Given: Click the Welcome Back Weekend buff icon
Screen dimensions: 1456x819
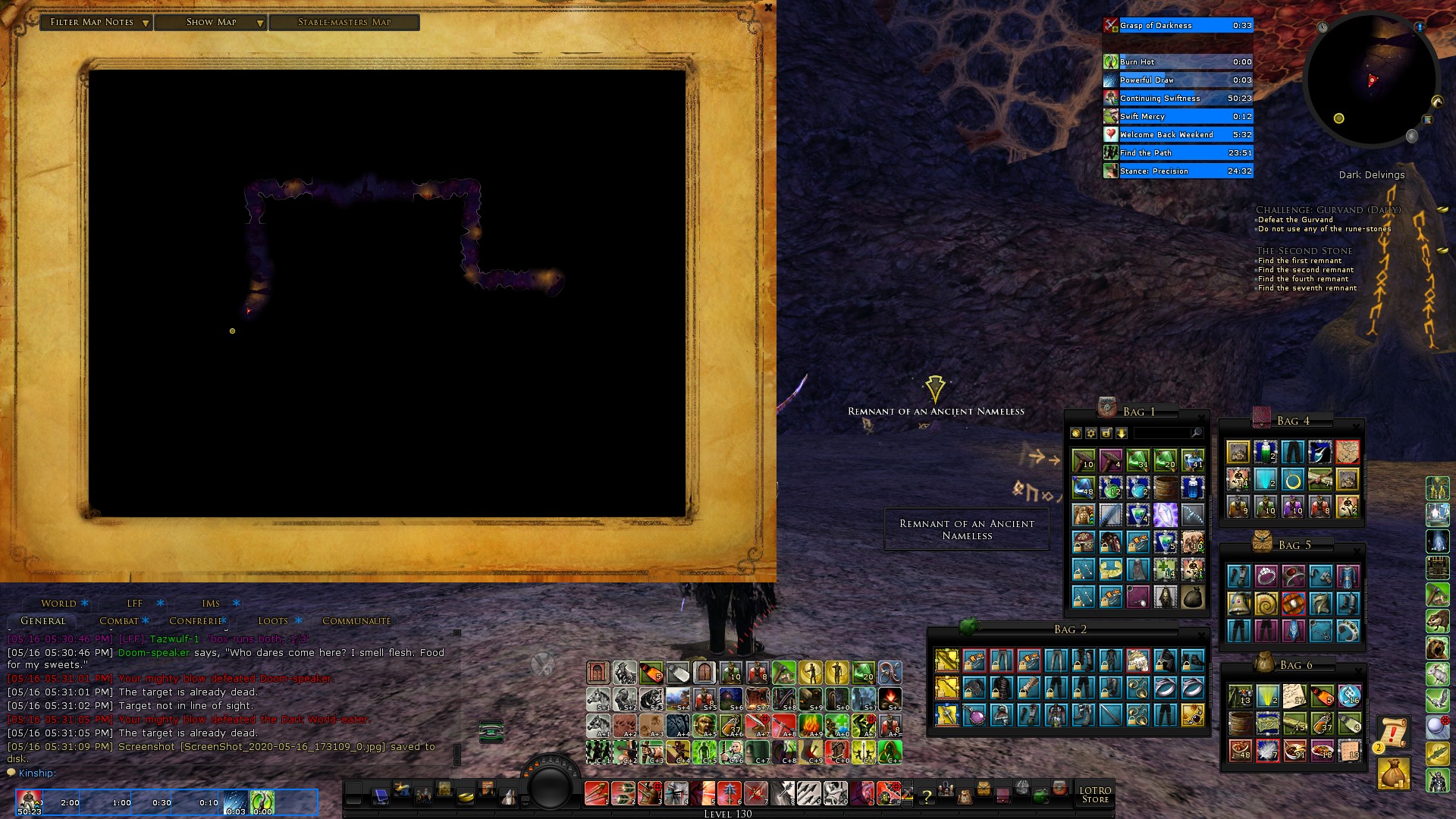Looking at the screenshot, I should [1111, 135].
